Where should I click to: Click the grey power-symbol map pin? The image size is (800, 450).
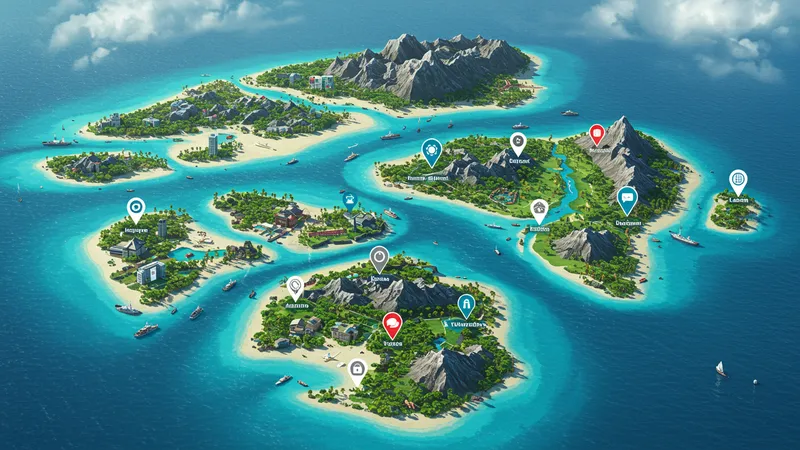[x=379, y=257]
